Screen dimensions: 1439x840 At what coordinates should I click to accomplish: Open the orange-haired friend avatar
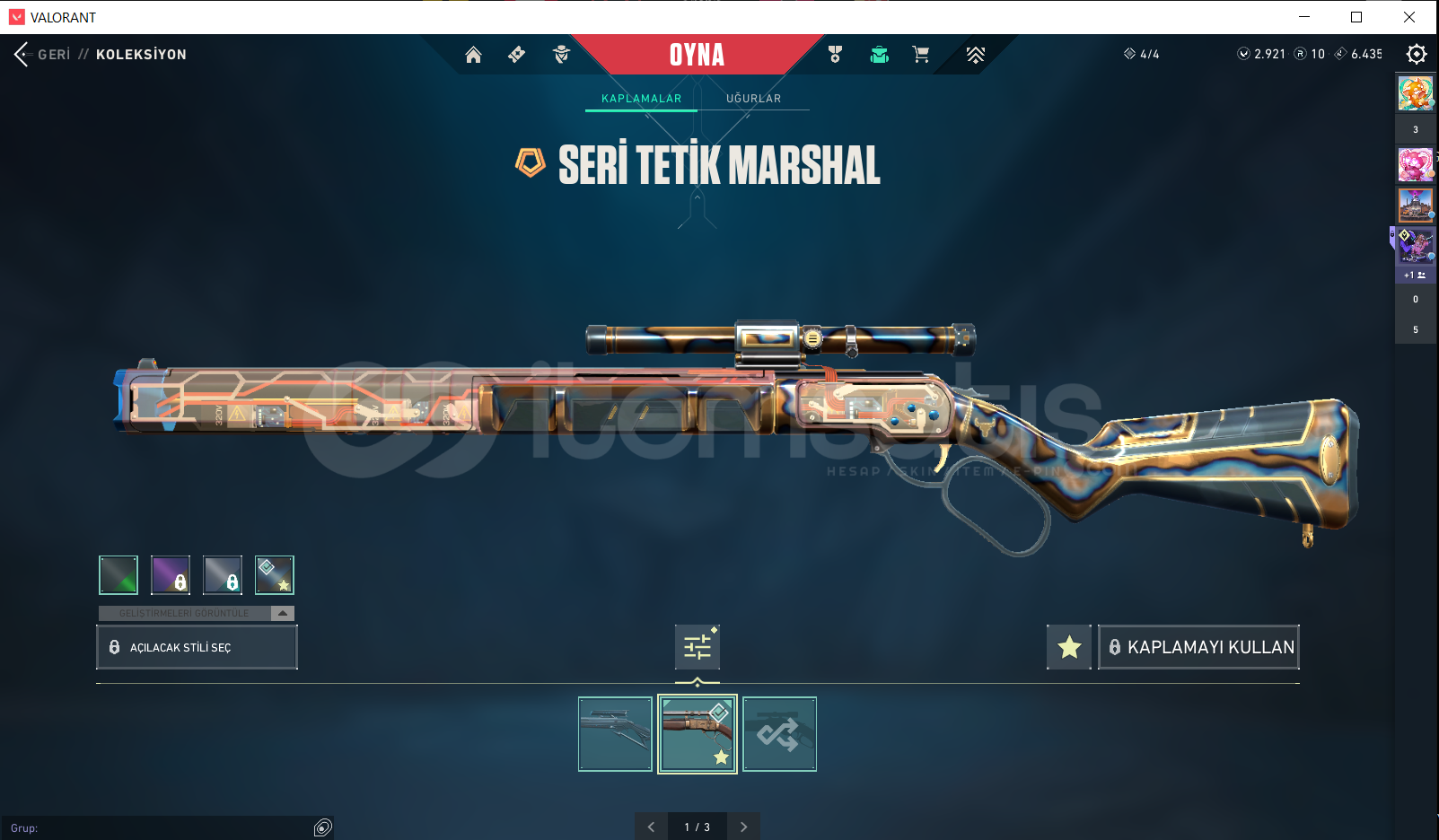(x=1415, y=94)
